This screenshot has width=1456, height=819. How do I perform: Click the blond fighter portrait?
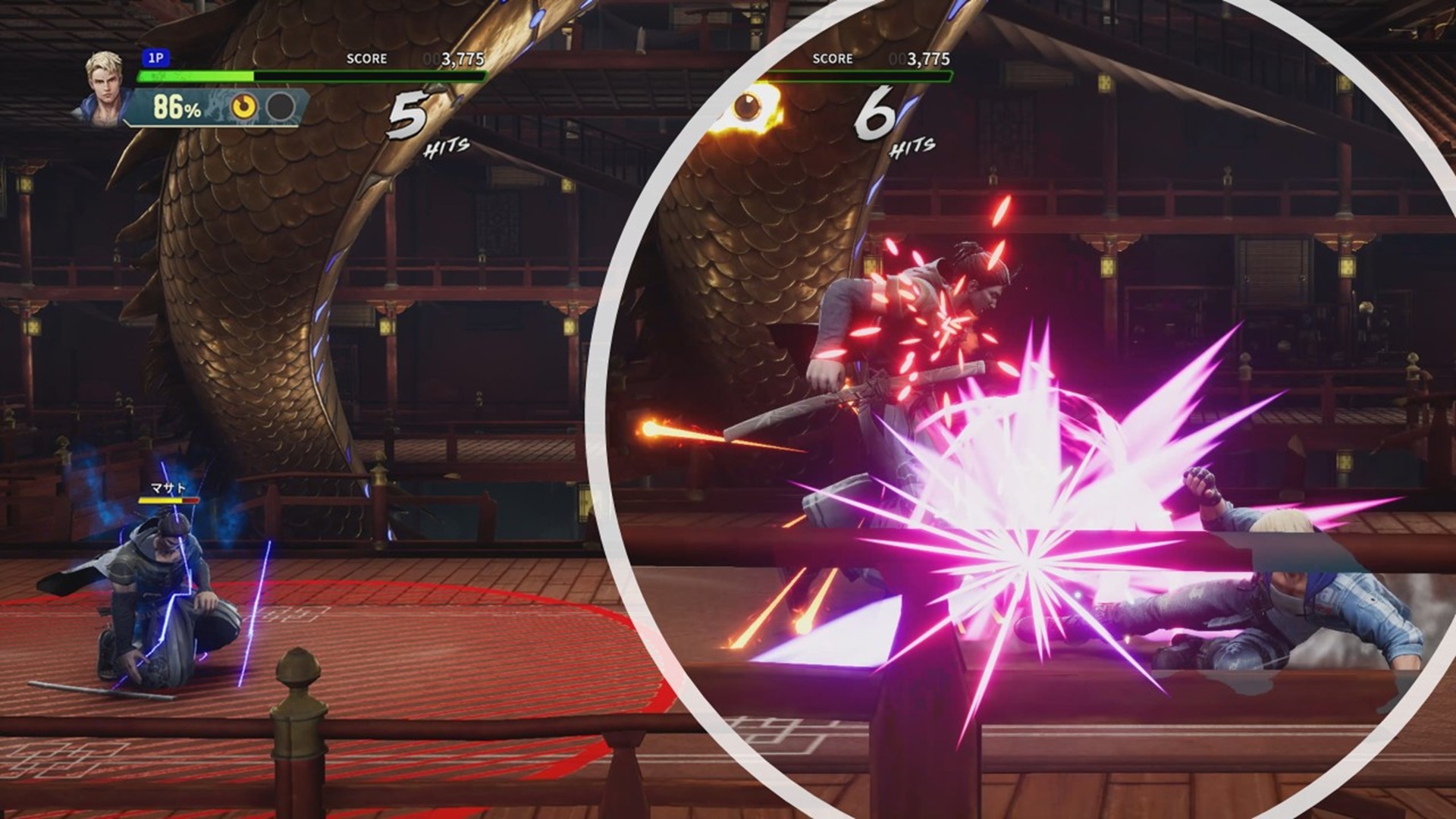click(104, 85)
